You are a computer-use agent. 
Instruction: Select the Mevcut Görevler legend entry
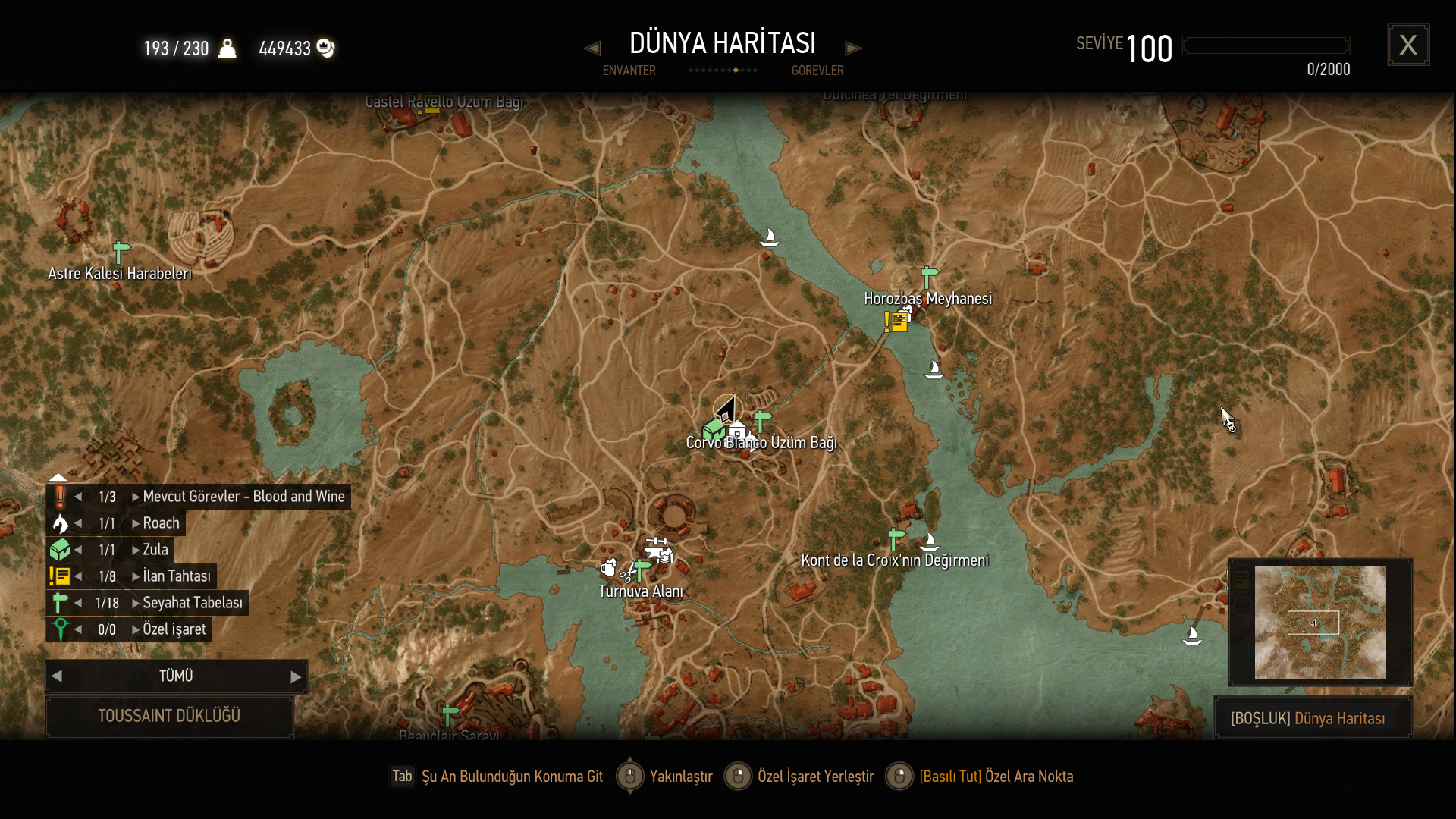tap(243, 497)
